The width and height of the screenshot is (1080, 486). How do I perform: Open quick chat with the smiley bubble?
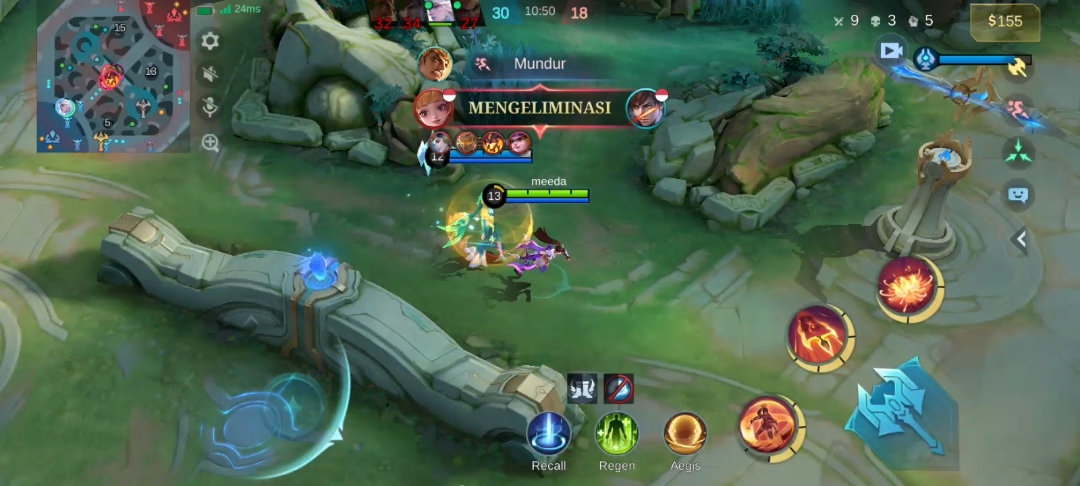[1018, 194]
